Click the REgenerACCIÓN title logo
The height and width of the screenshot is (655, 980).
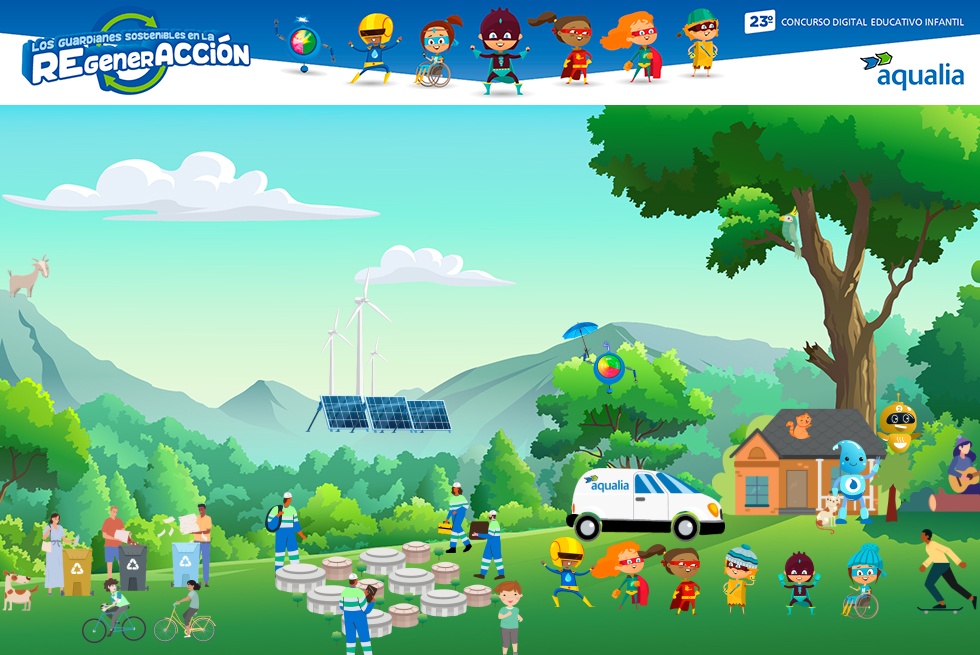[x=136, y=56]
